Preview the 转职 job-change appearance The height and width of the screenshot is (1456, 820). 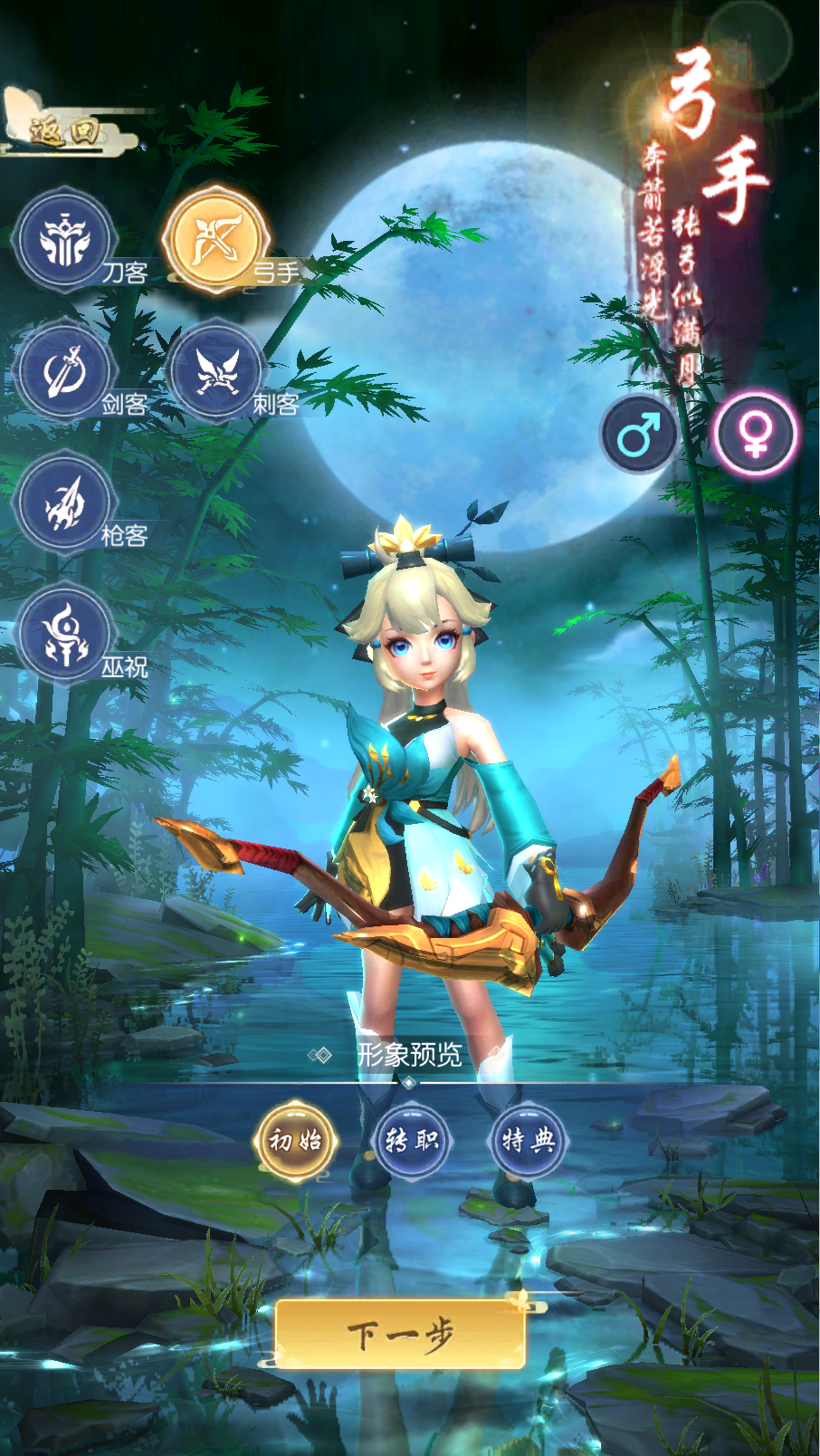pos(412,1140)
